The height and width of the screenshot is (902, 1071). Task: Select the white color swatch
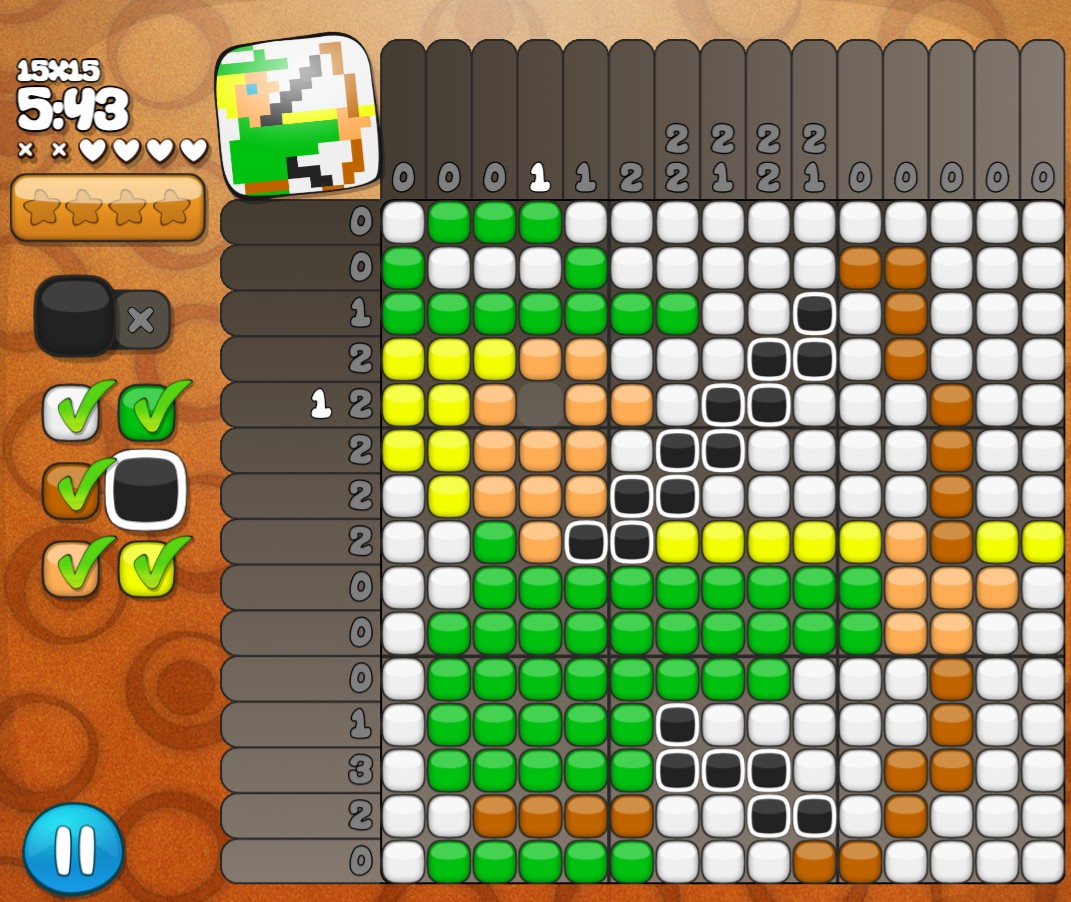71,412
